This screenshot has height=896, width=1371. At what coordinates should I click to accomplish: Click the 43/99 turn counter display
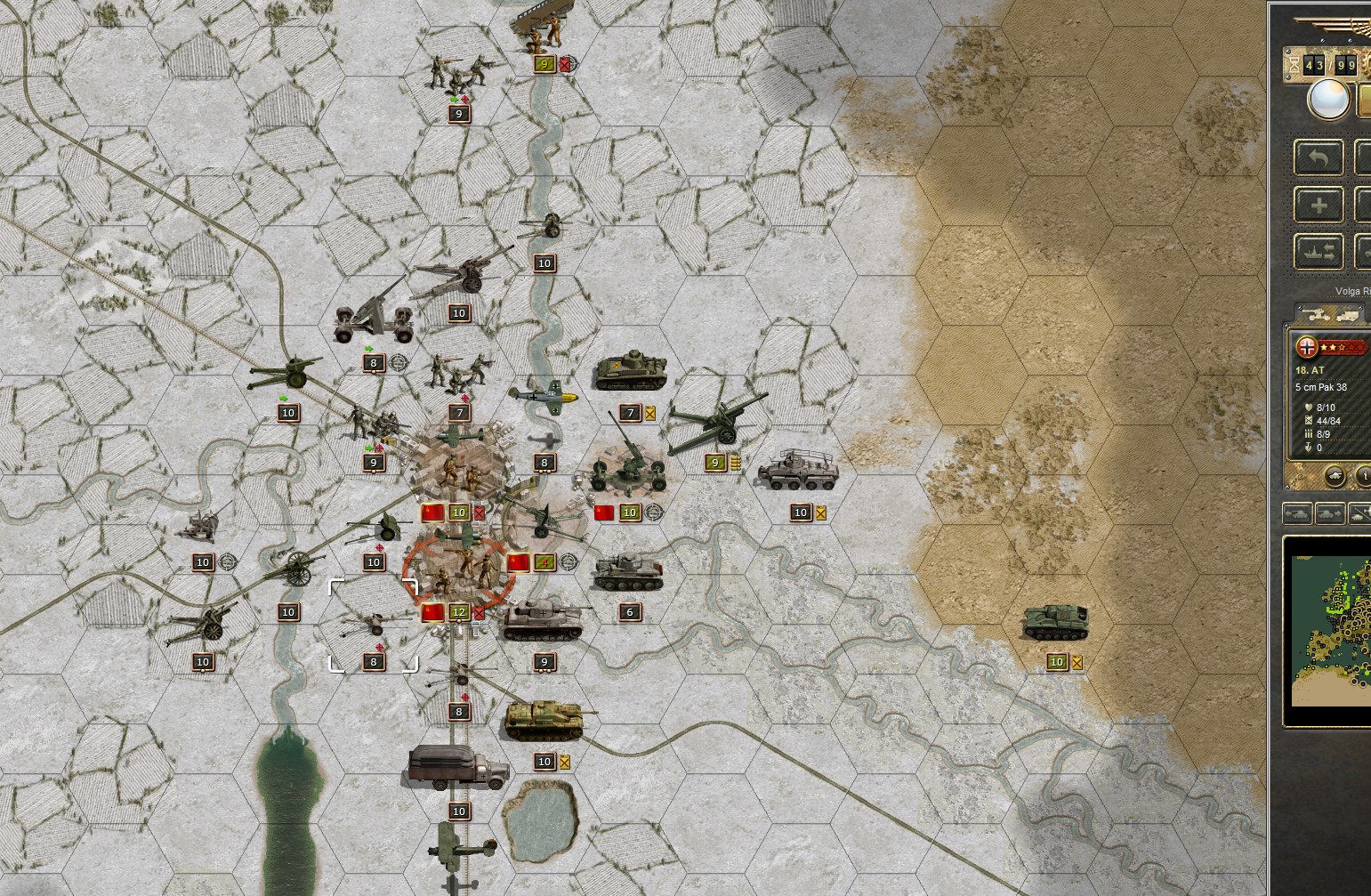[1328, 65]
